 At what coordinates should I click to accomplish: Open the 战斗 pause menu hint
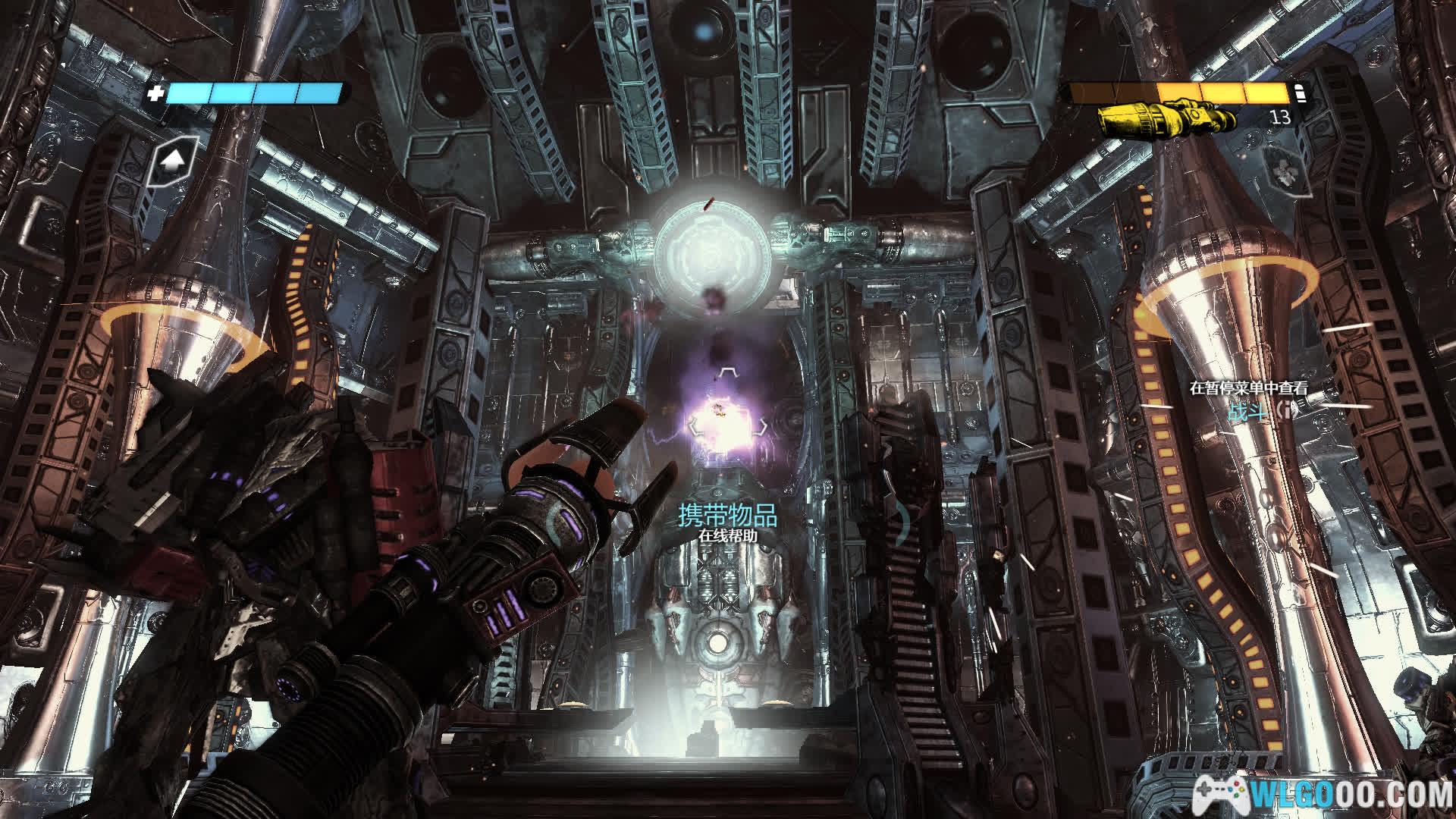point(1247,412)
